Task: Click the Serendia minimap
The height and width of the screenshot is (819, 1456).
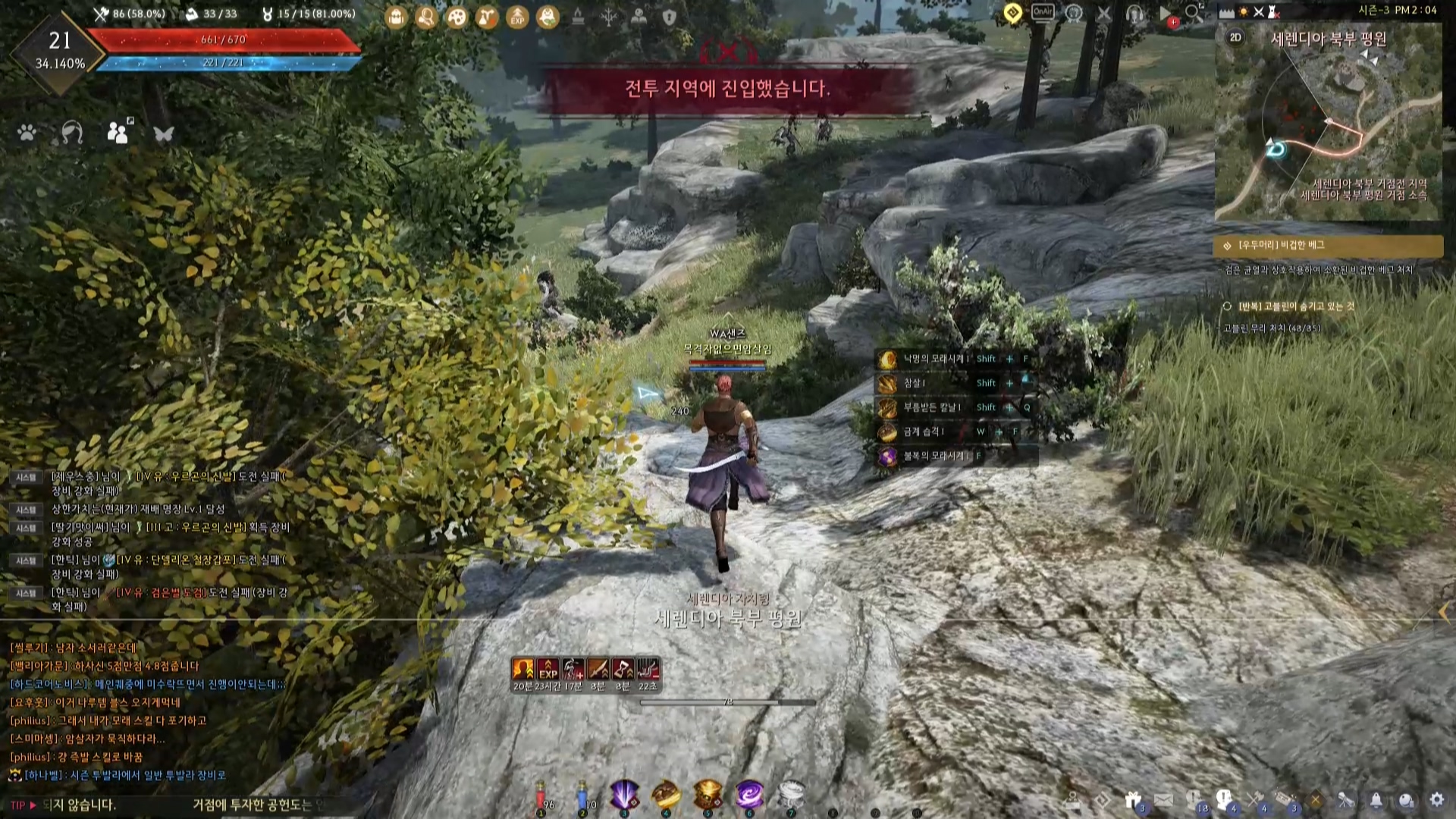Action: 1327,129
